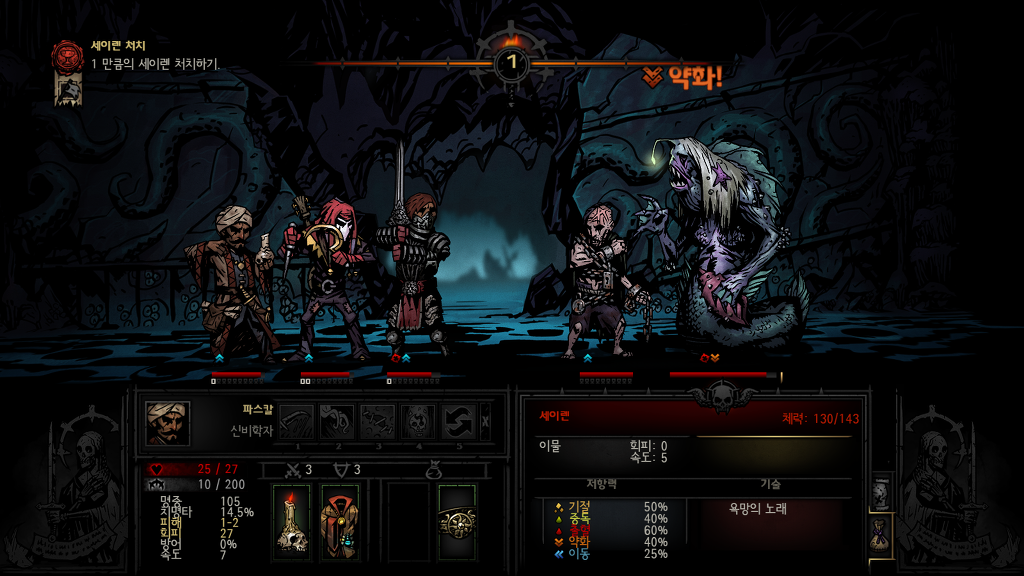The width and height of the screenshot is (1024, 576).
Task: Use the curved blade skill in slot 1
Action: (x=297, y=422)
